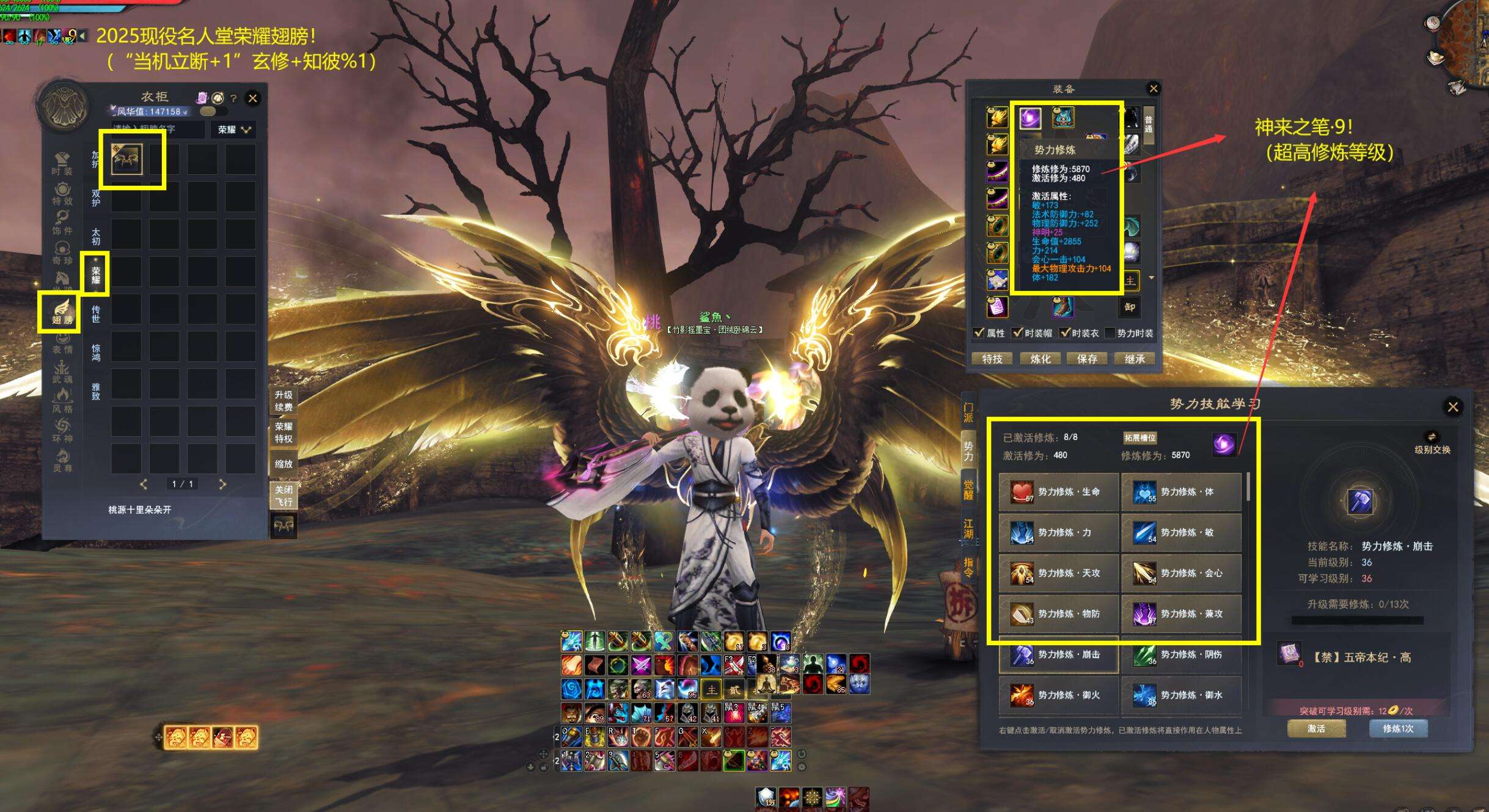This screenshot has height=812, width=1489.
Task: Click the 激活 button
Action: click(1316, 728)
